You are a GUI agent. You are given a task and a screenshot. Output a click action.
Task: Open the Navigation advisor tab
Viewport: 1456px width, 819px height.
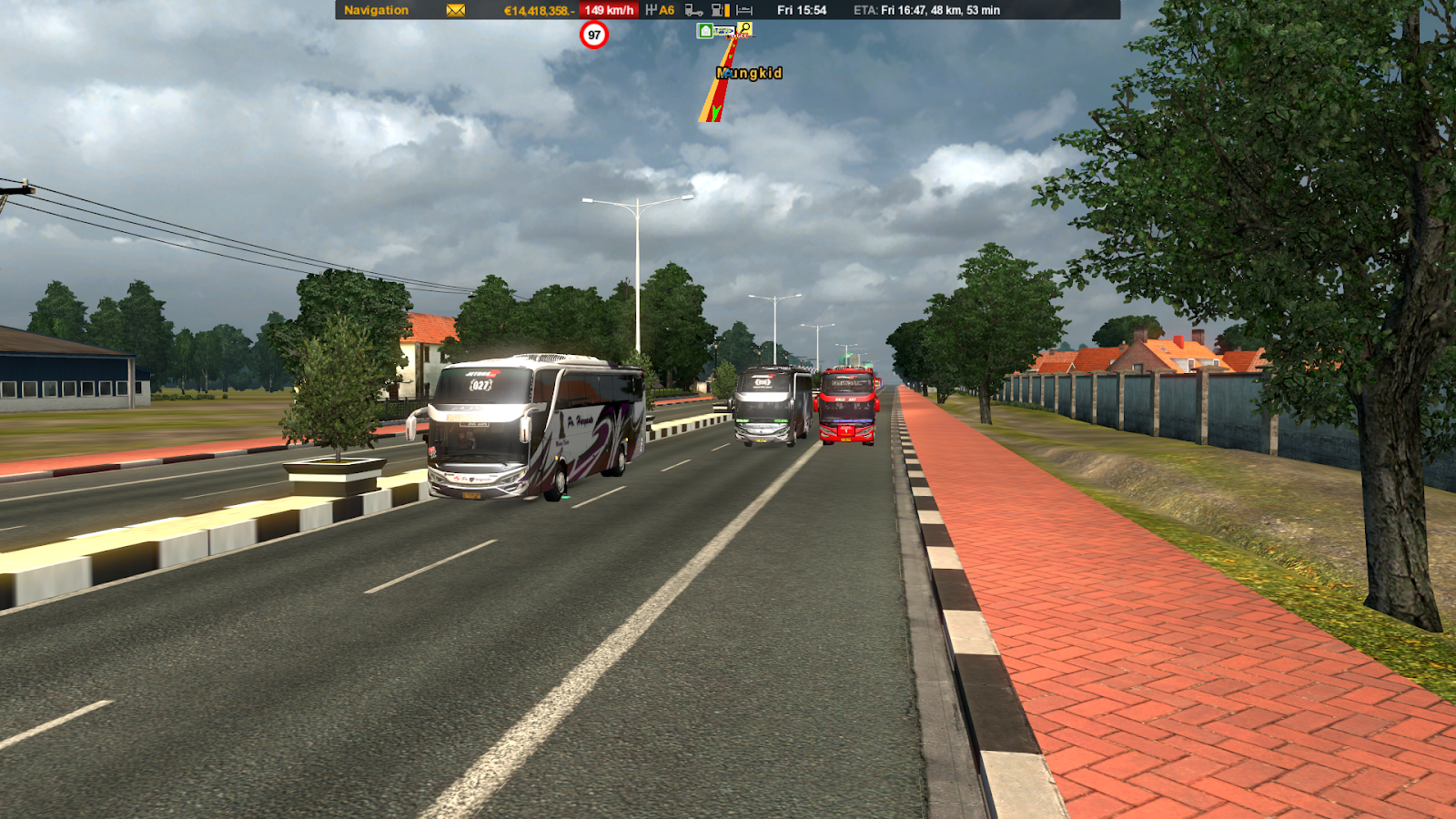click(376, 11)
